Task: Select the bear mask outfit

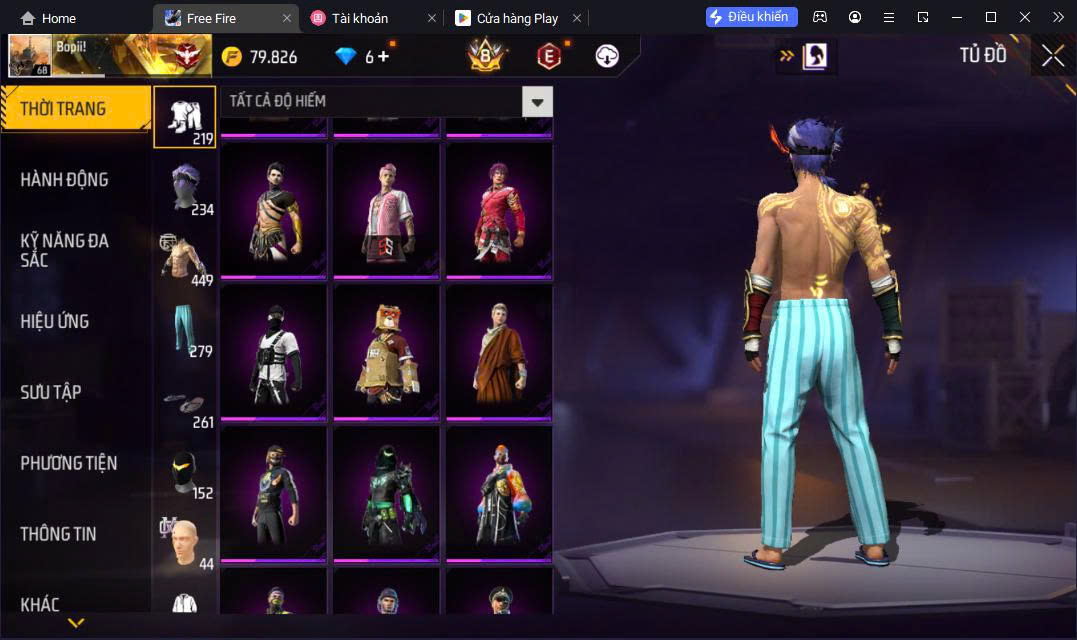Action: pos(386,352)
